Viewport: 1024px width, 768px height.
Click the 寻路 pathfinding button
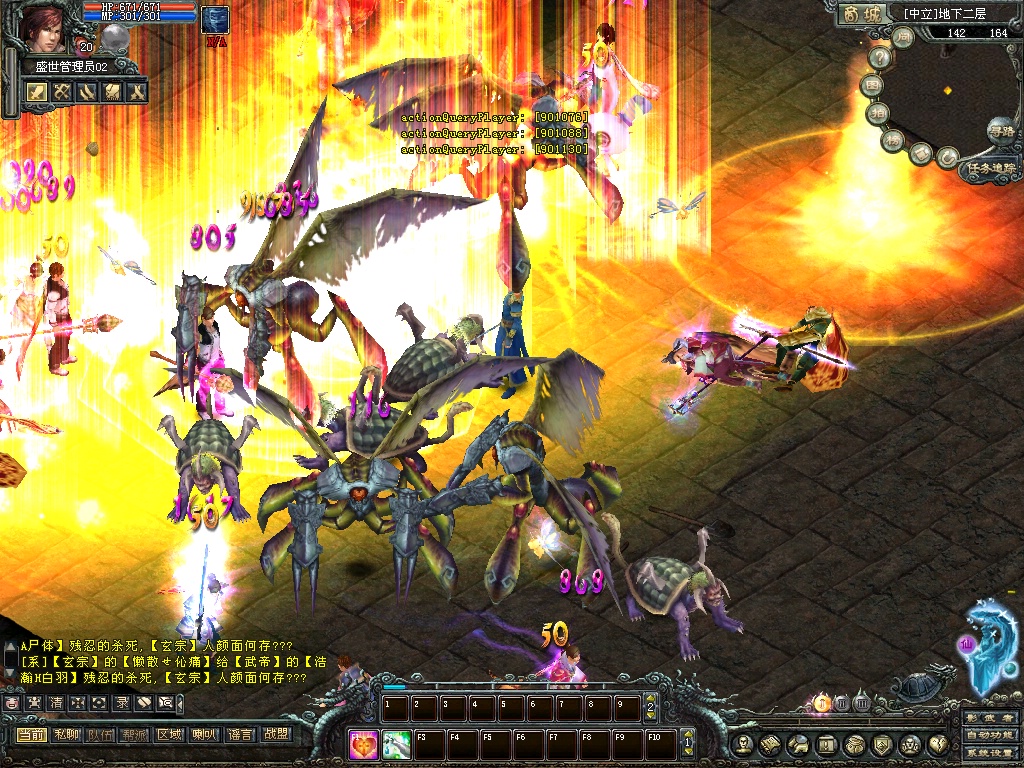point(999,129)
